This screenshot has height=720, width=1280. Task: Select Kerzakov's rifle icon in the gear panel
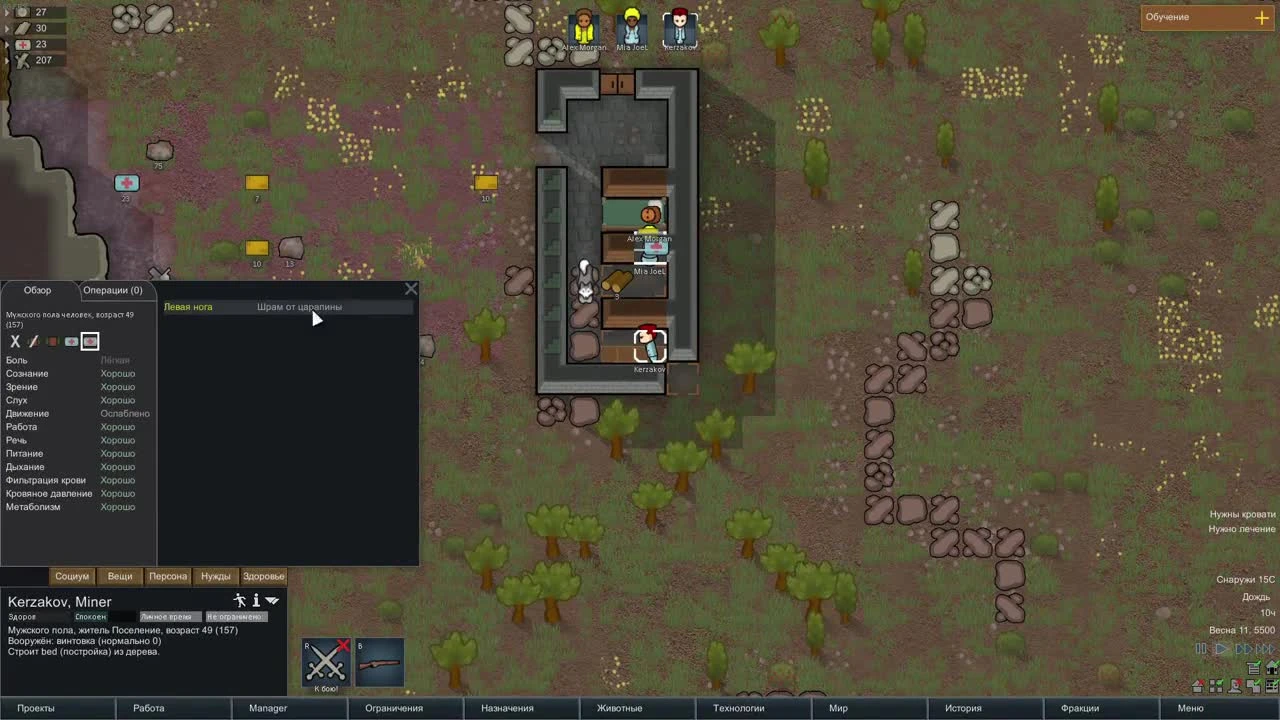coord(379,662)
